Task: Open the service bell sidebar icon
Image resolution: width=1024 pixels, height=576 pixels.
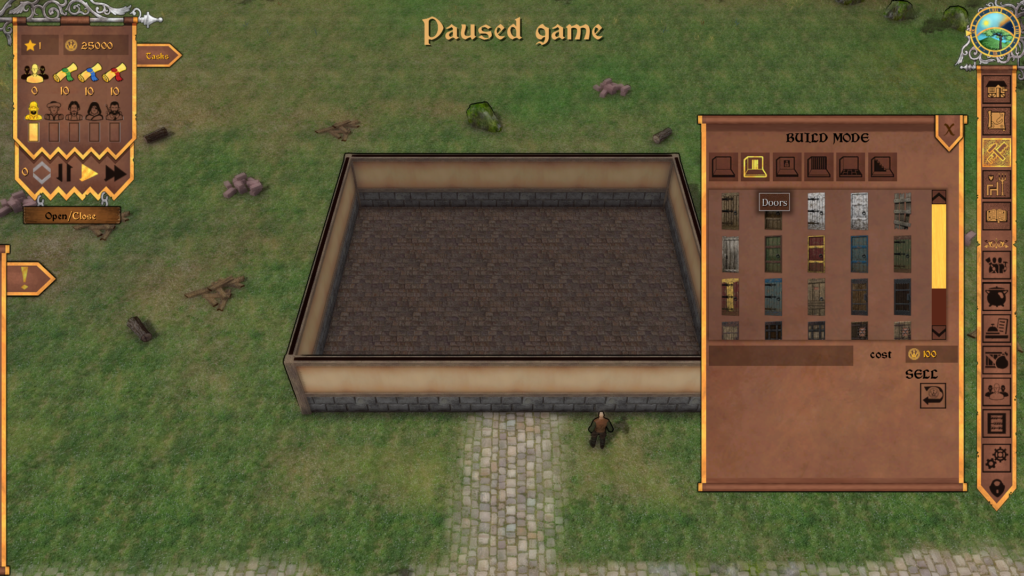Action: [997, 328]
